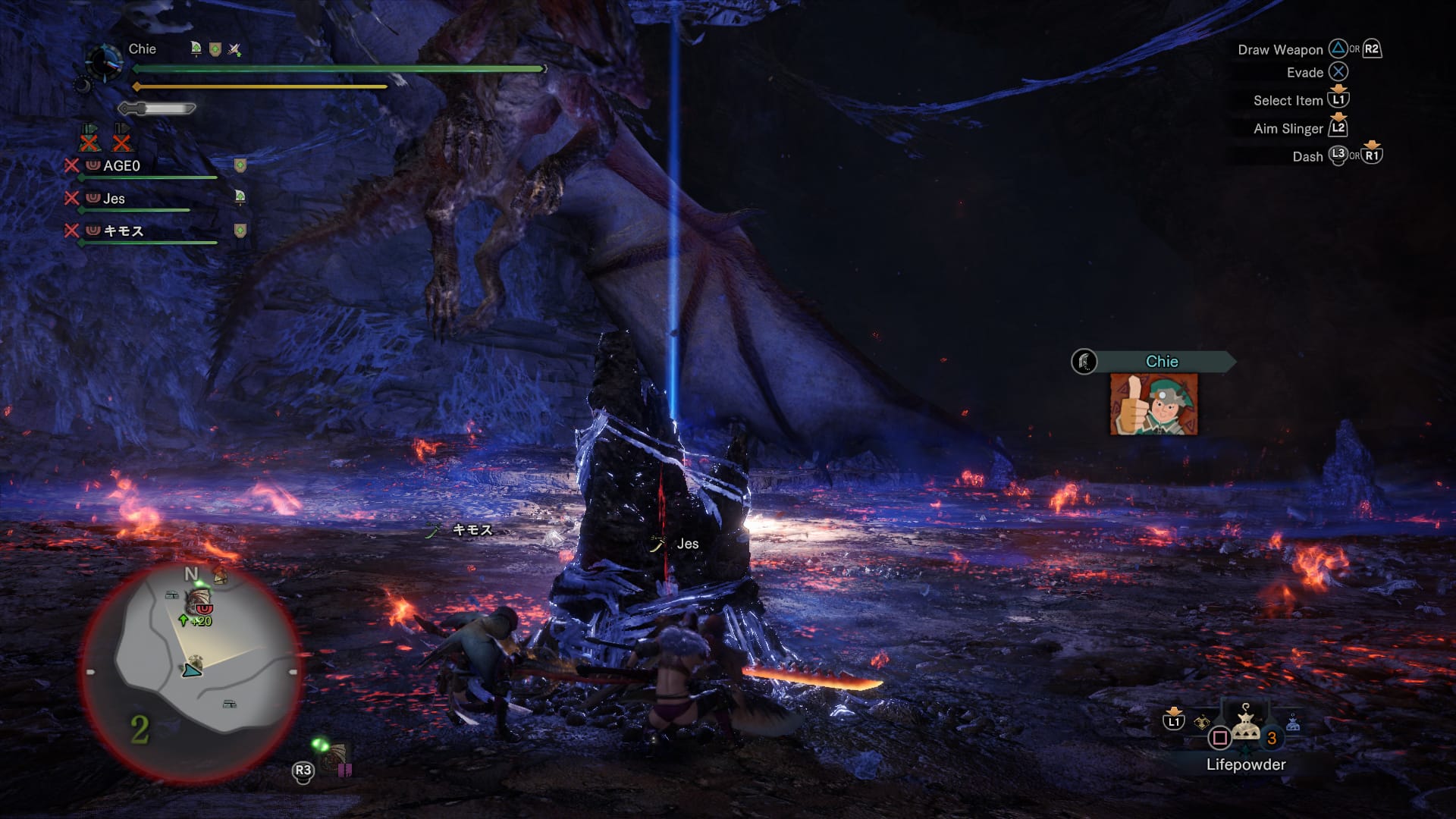Image resolution: width=1456 pixels, height=819 pixels.
Task: Click the attack up buff icon beside Chie
Action: coord(234,49)
